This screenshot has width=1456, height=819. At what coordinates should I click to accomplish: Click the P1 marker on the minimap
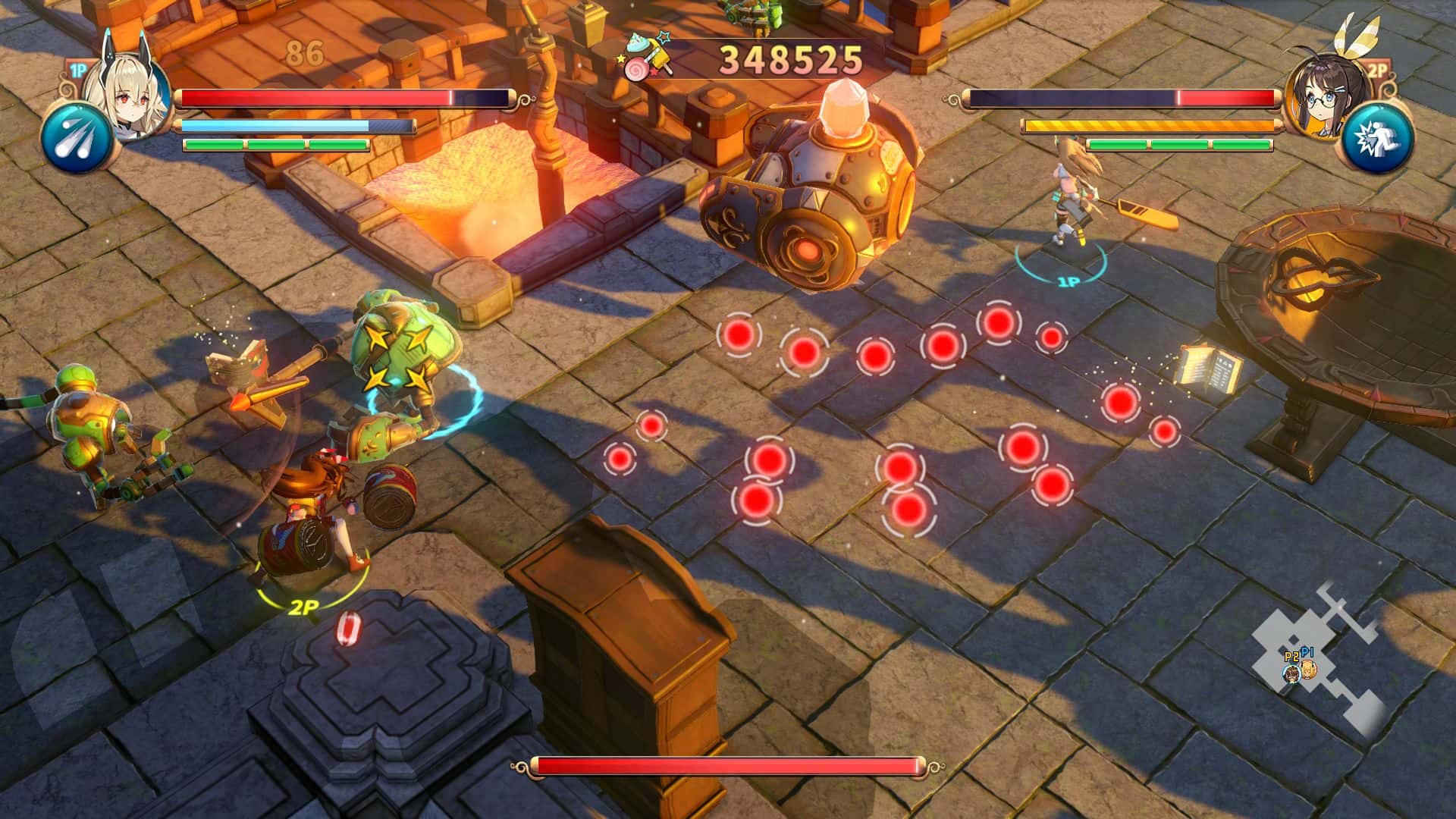1309,671
